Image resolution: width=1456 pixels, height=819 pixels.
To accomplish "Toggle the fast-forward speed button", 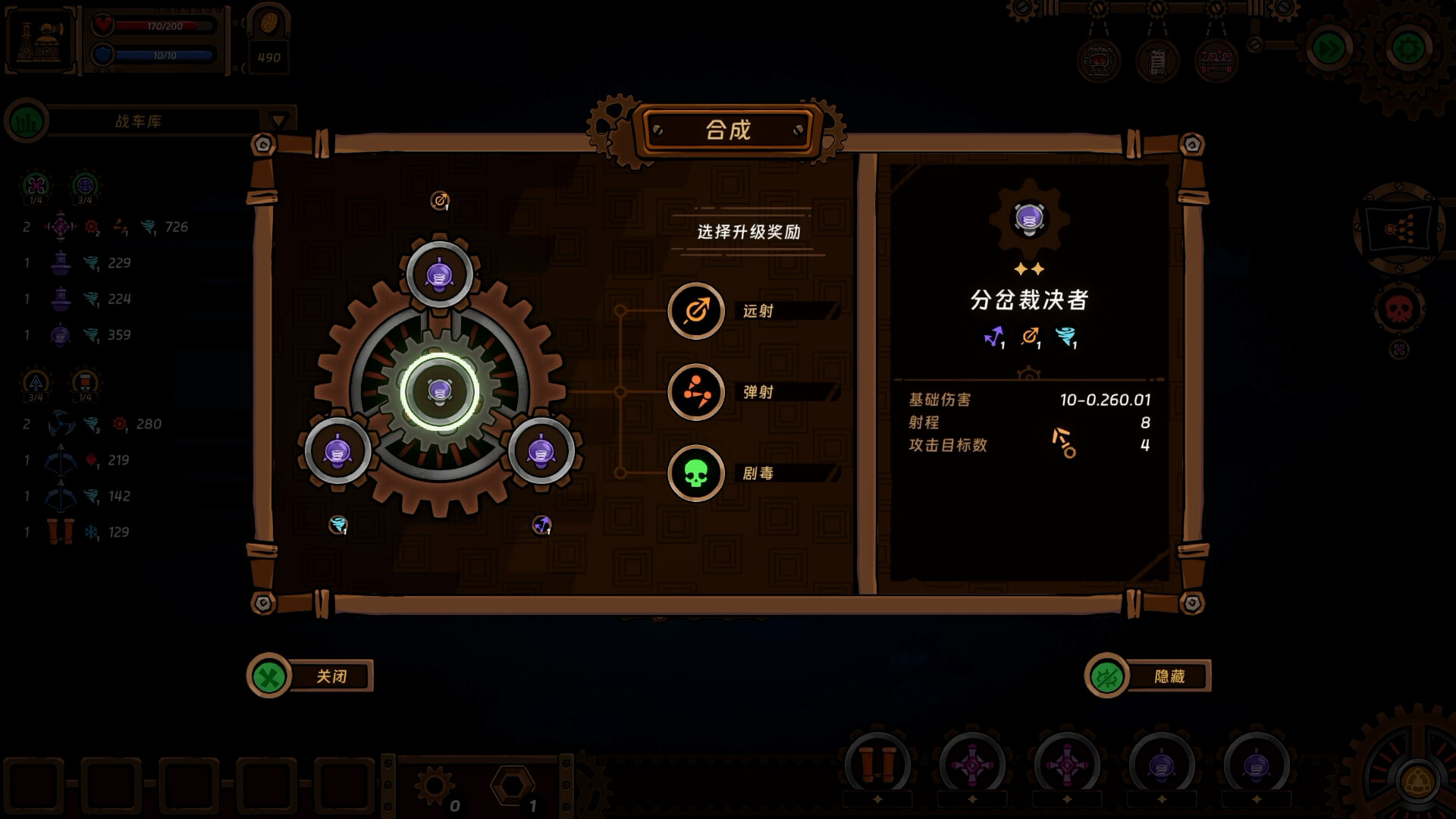I will point(1328,45).
